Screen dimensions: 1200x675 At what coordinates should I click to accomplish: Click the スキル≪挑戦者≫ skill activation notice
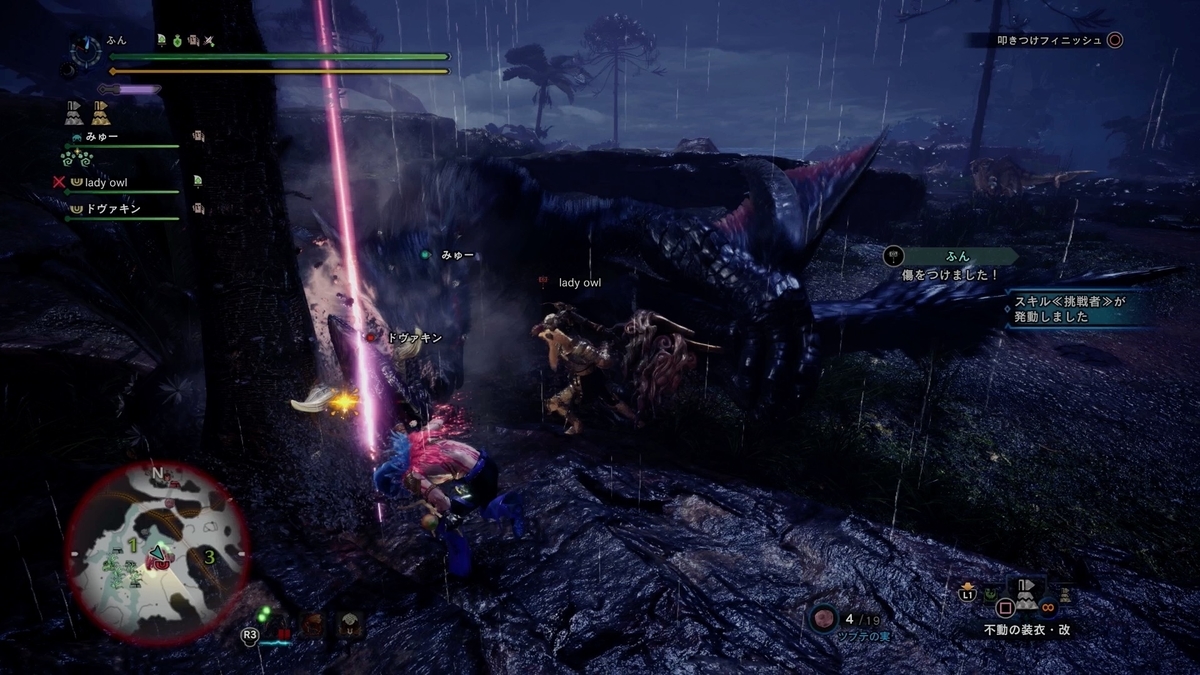point(1070,308)
